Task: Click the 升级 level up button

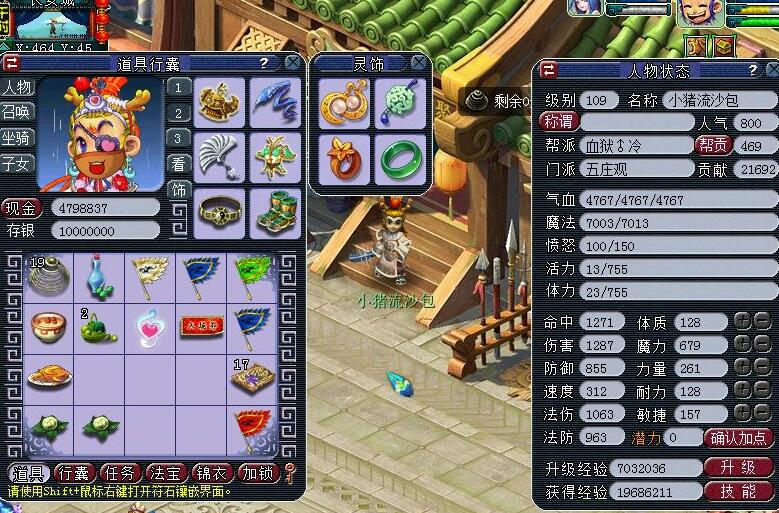Action: (739, 468)
